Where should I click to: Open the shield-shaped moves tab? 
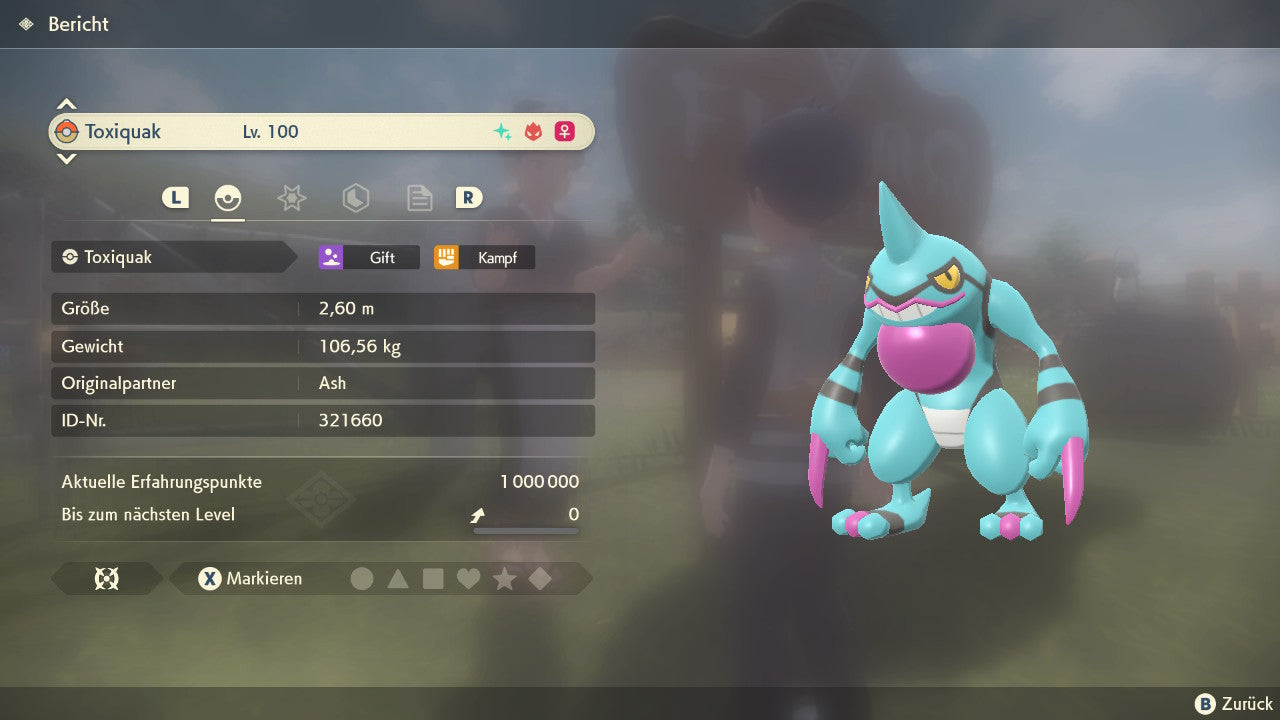point(355,198)
